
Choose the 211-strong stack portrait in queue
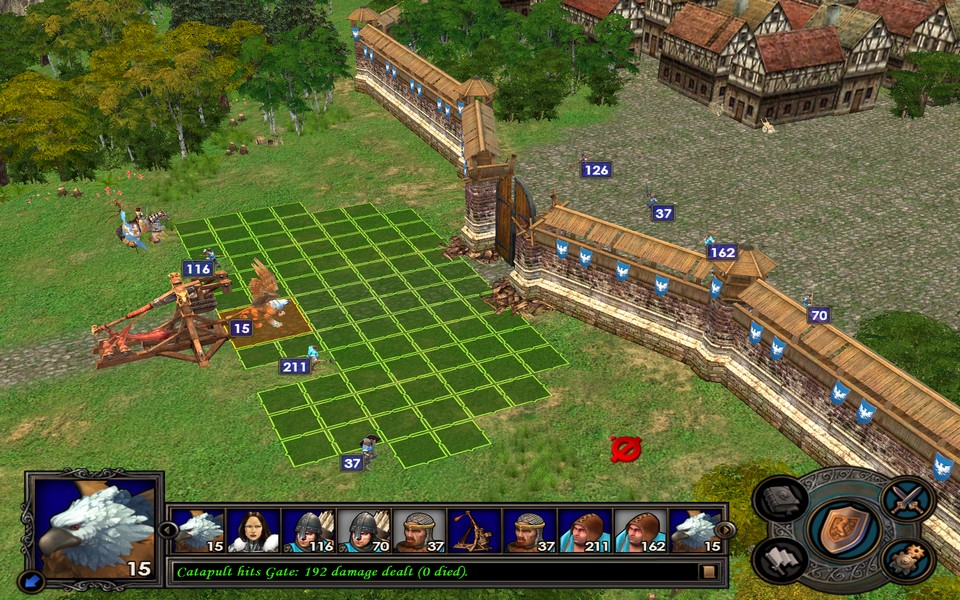584,530
